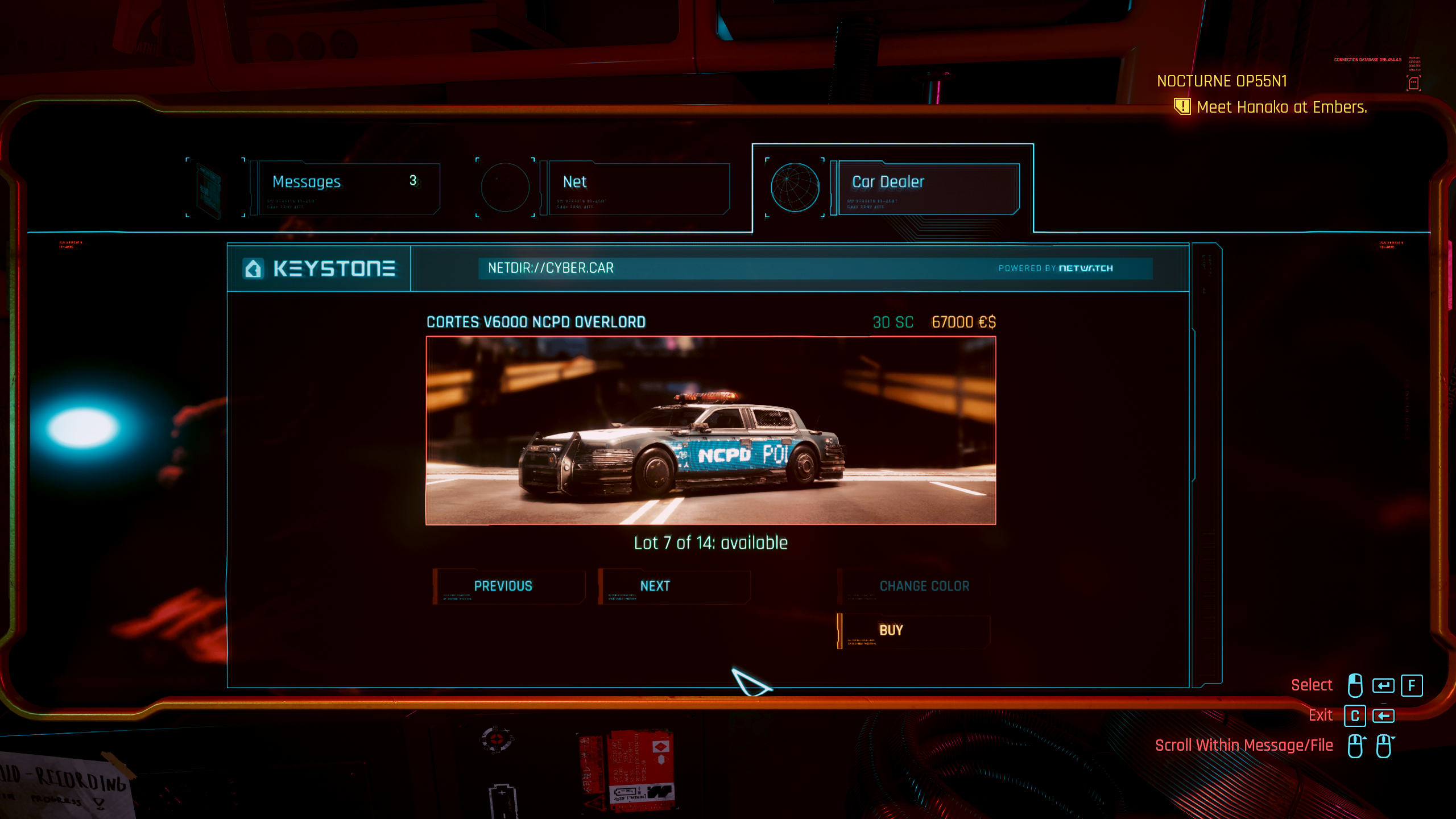Image resolution: width=1456 pixels, height=819 pixels.
Task: Buy the Cortes V6000 NCPD Overlord
Action: pyautogui.click(x=913, y=630)
